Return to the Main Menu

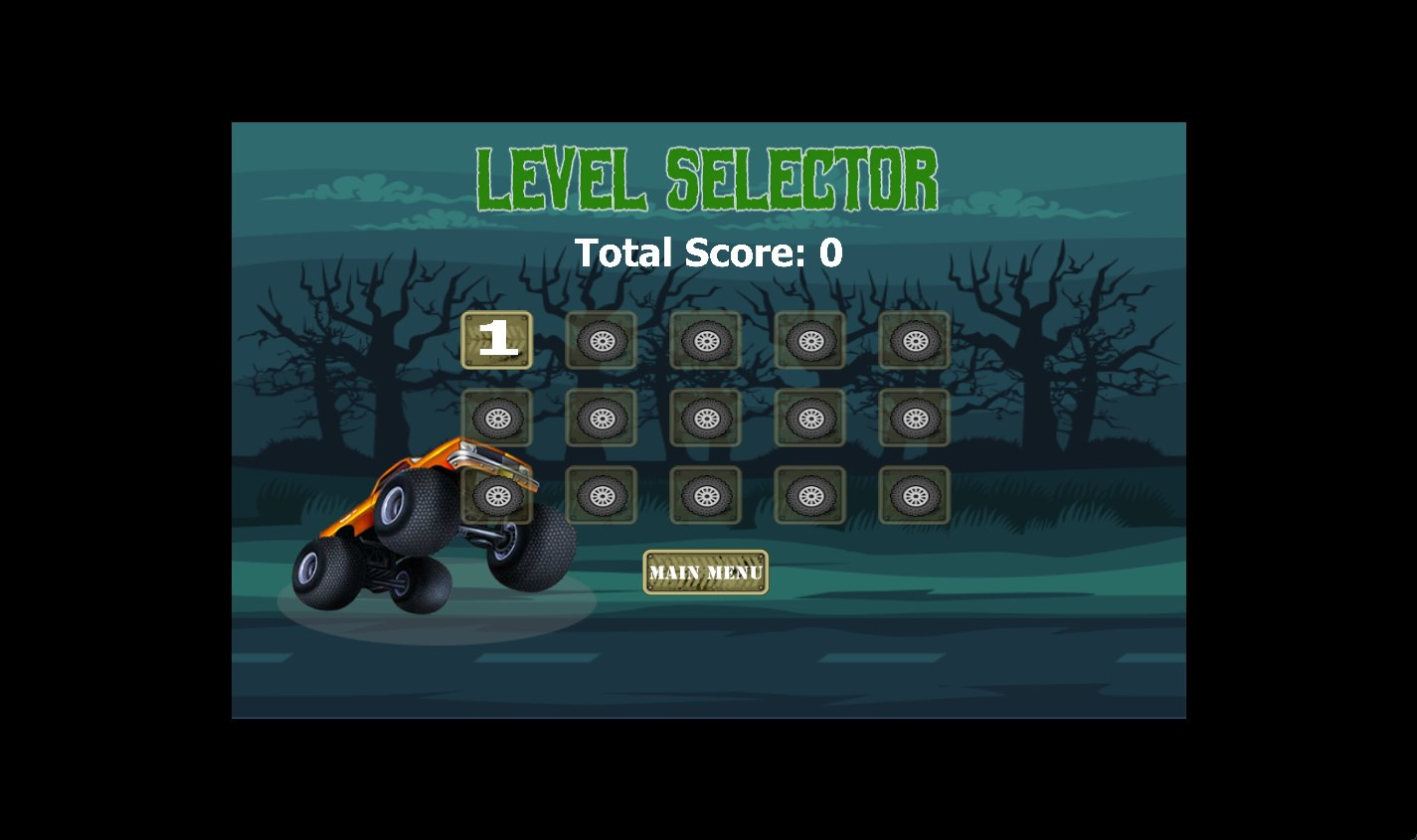click(x=705, y=573)
